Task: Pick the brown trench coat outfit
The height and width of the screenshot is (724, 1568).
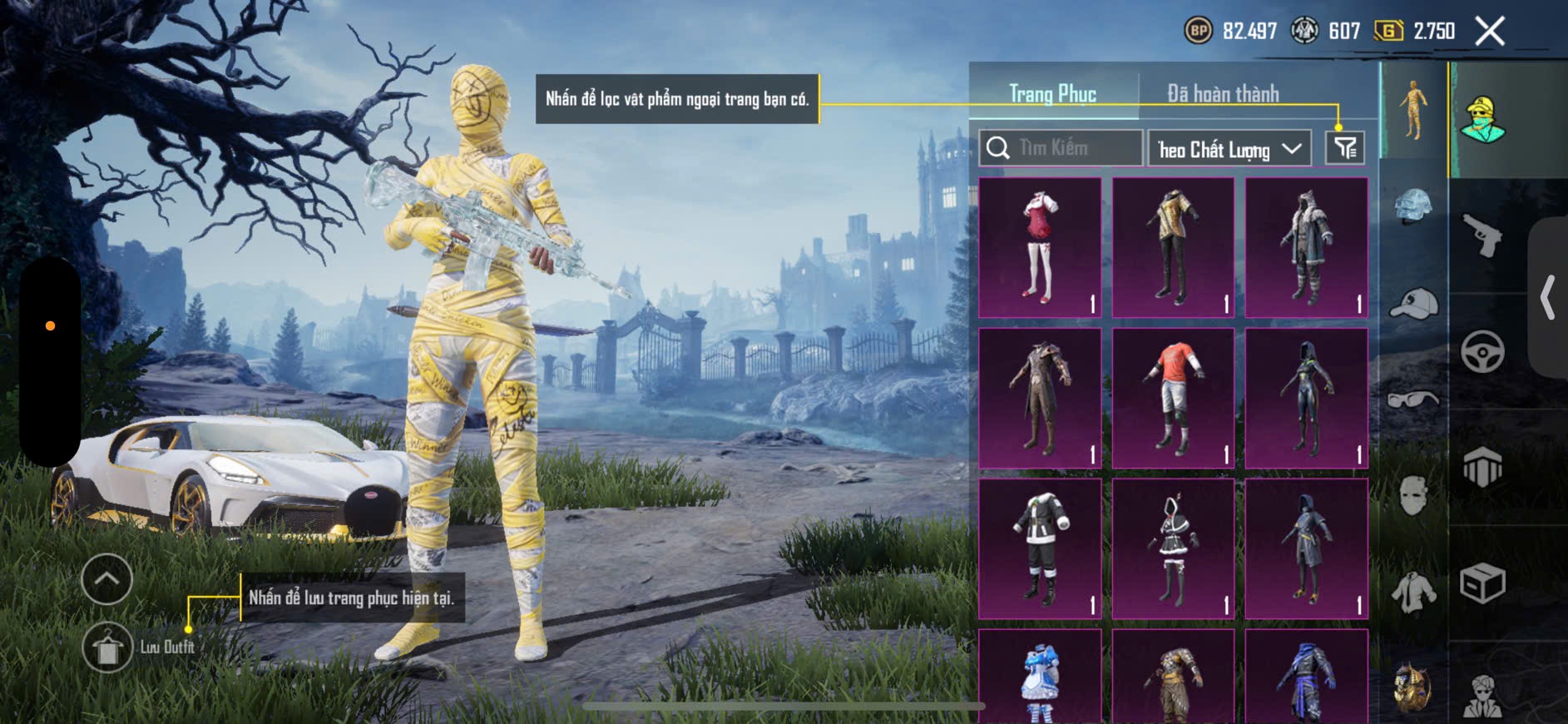Action: point(1040,398)
